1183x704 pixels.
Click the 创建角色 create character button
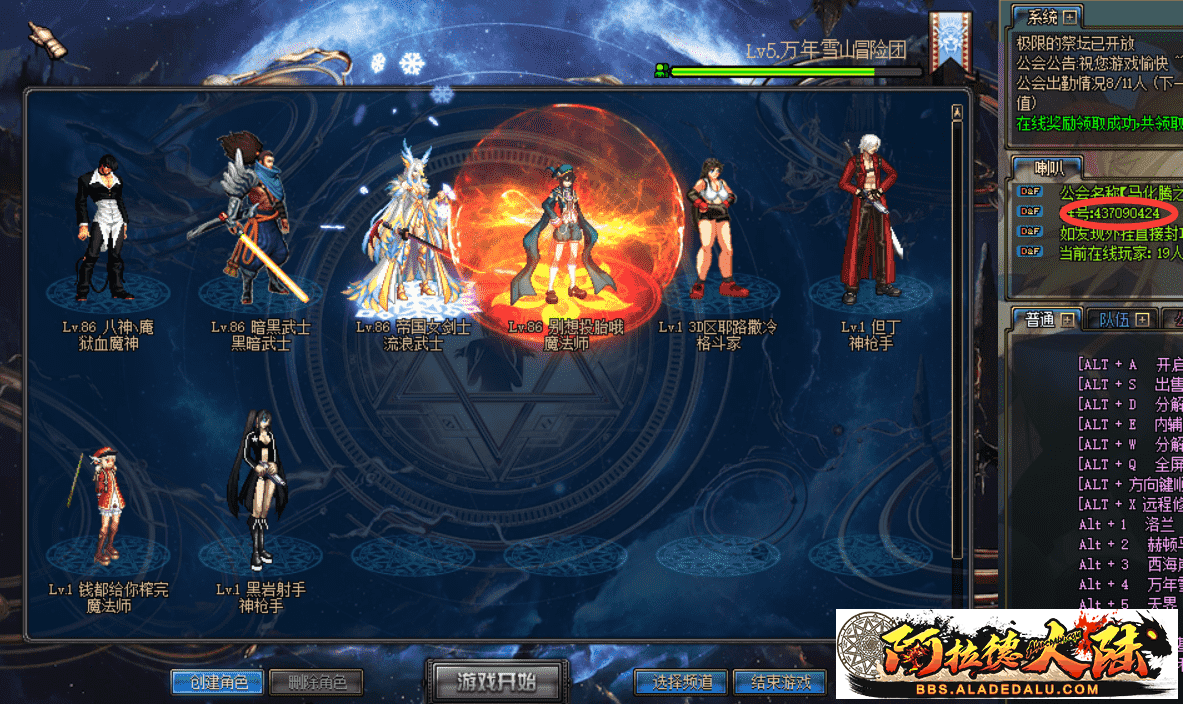(217, 683)
